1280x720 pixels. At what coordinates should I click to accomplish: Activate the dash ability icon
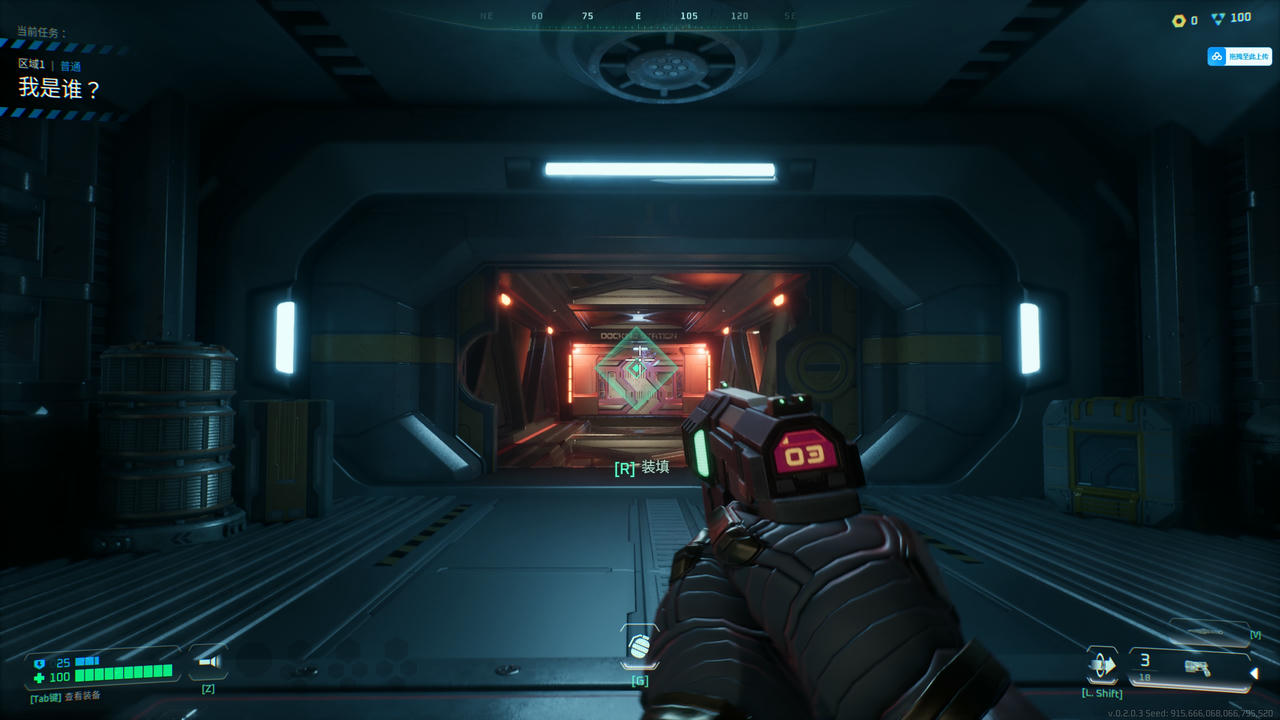[x=1102, y=665]
